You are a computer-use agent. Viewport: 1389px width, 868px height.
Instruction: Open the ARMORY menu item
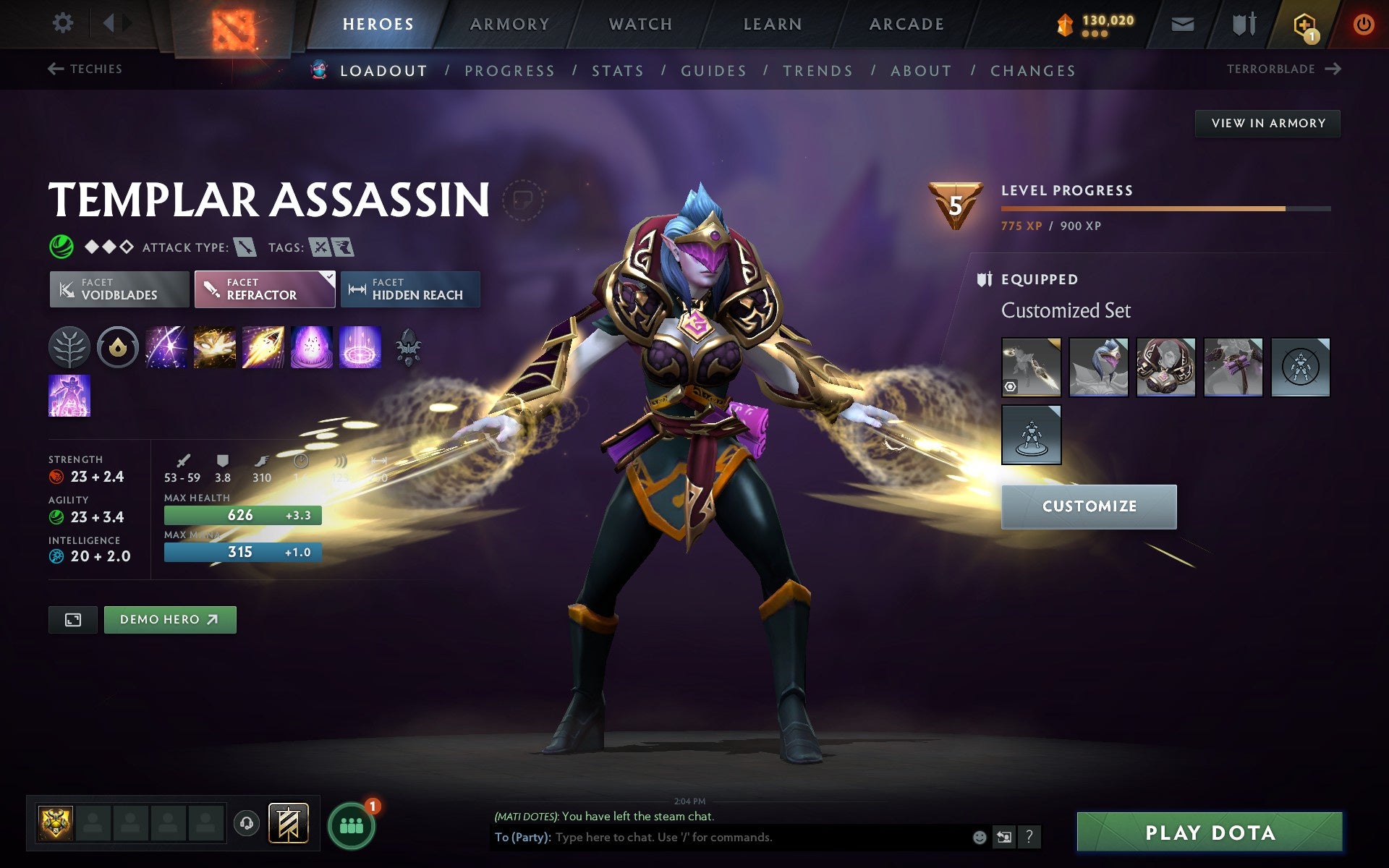tap(509, 23)
